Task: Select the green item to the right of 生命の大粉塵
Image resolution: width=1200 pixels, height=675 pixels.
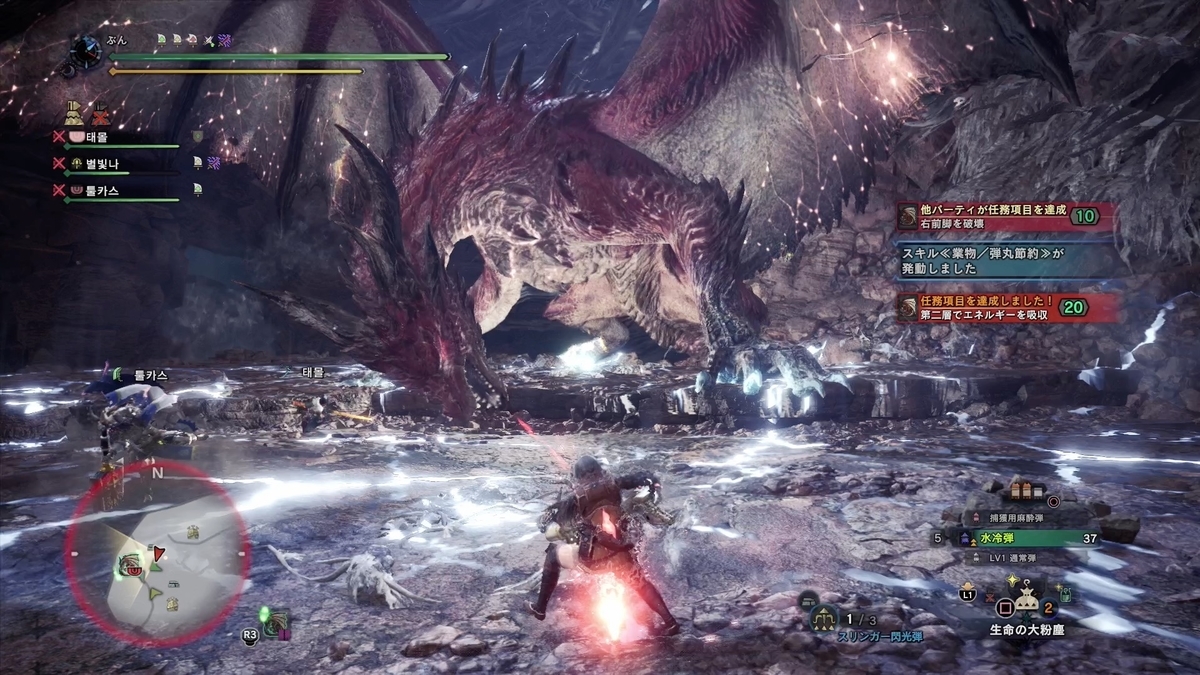Action: [x=1066, y=594]
